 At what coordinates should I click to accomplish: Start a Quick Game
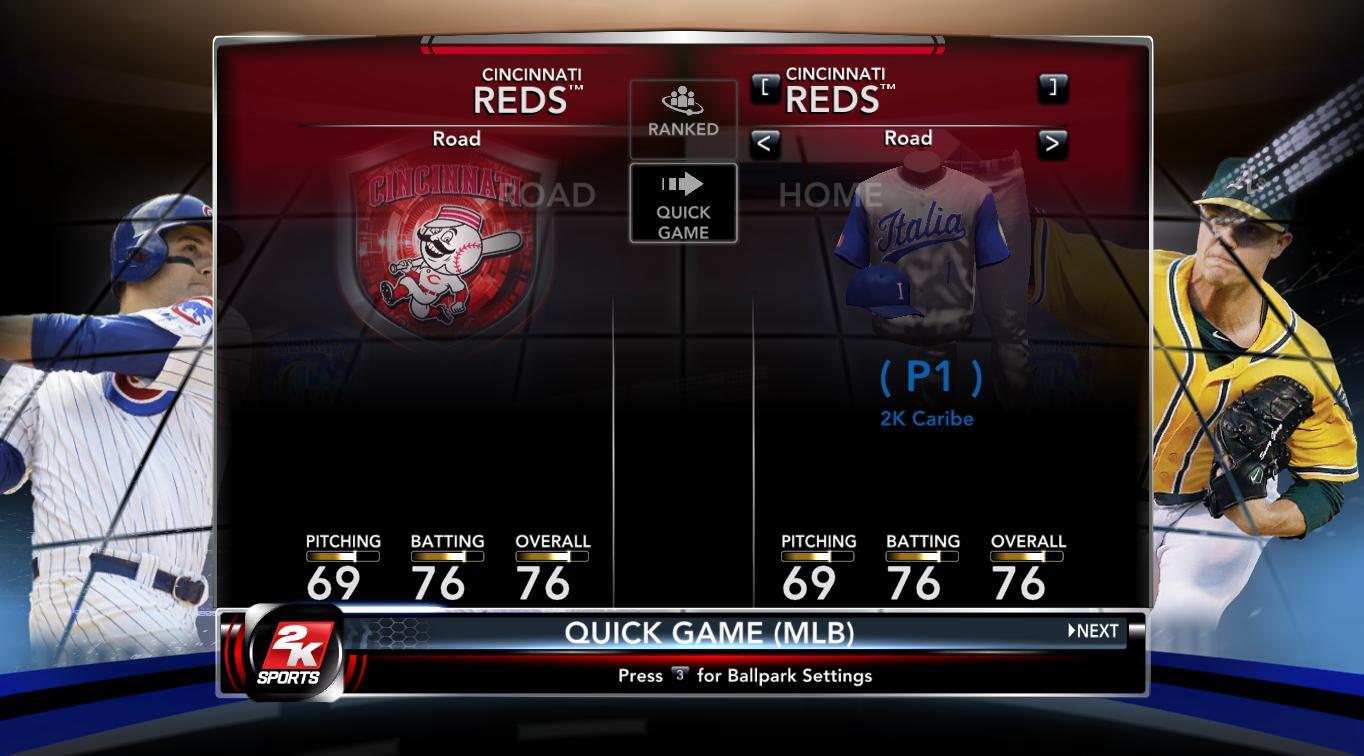(x=683, y=204)
